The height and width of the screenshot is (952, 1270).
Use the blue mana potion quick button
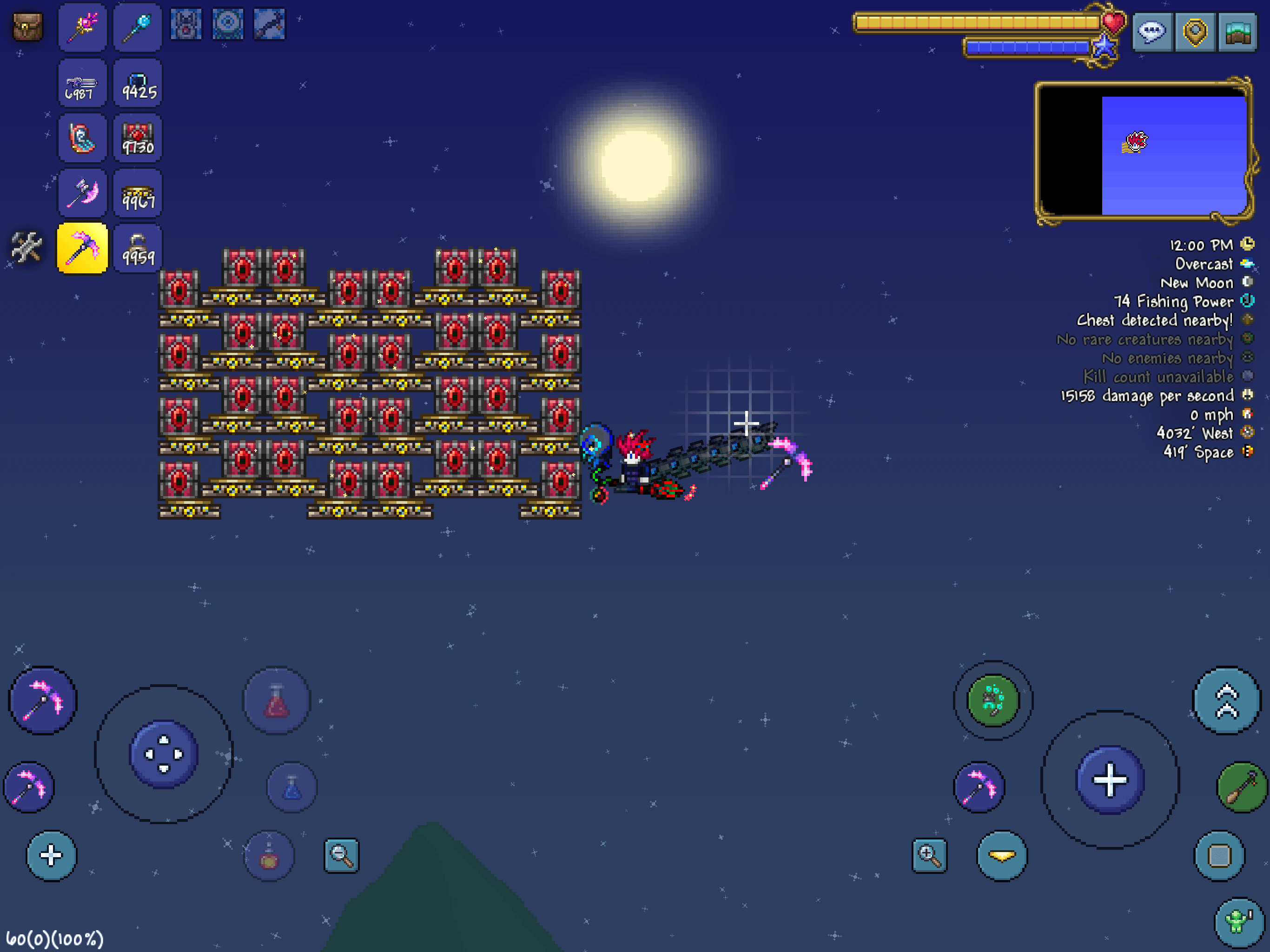(291, 787)
